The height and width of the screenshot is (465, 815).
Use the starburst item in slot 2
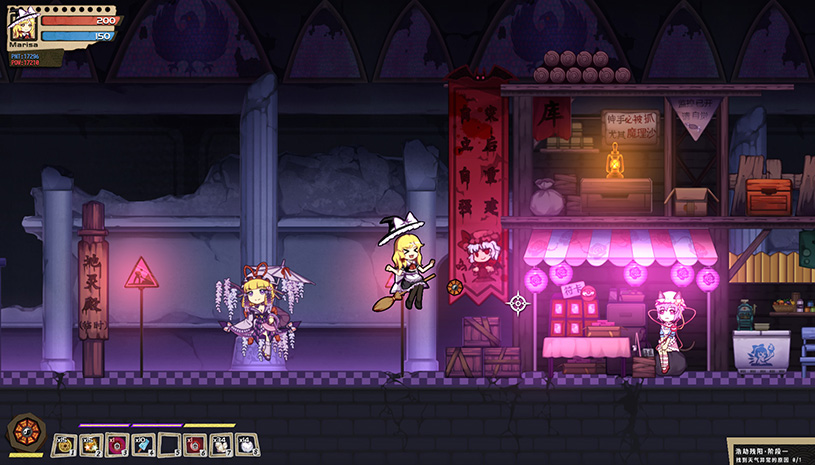[x=90, y=444]
